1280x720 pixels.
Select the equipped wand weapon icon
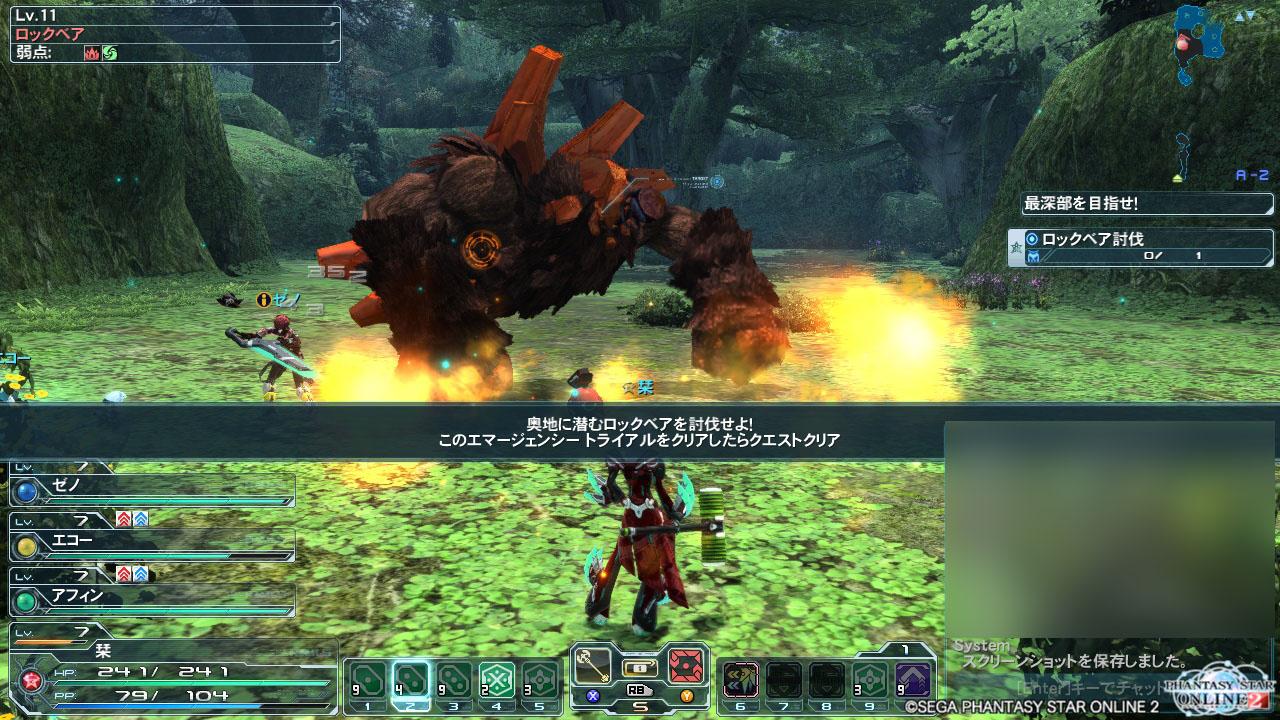point(592,665)
